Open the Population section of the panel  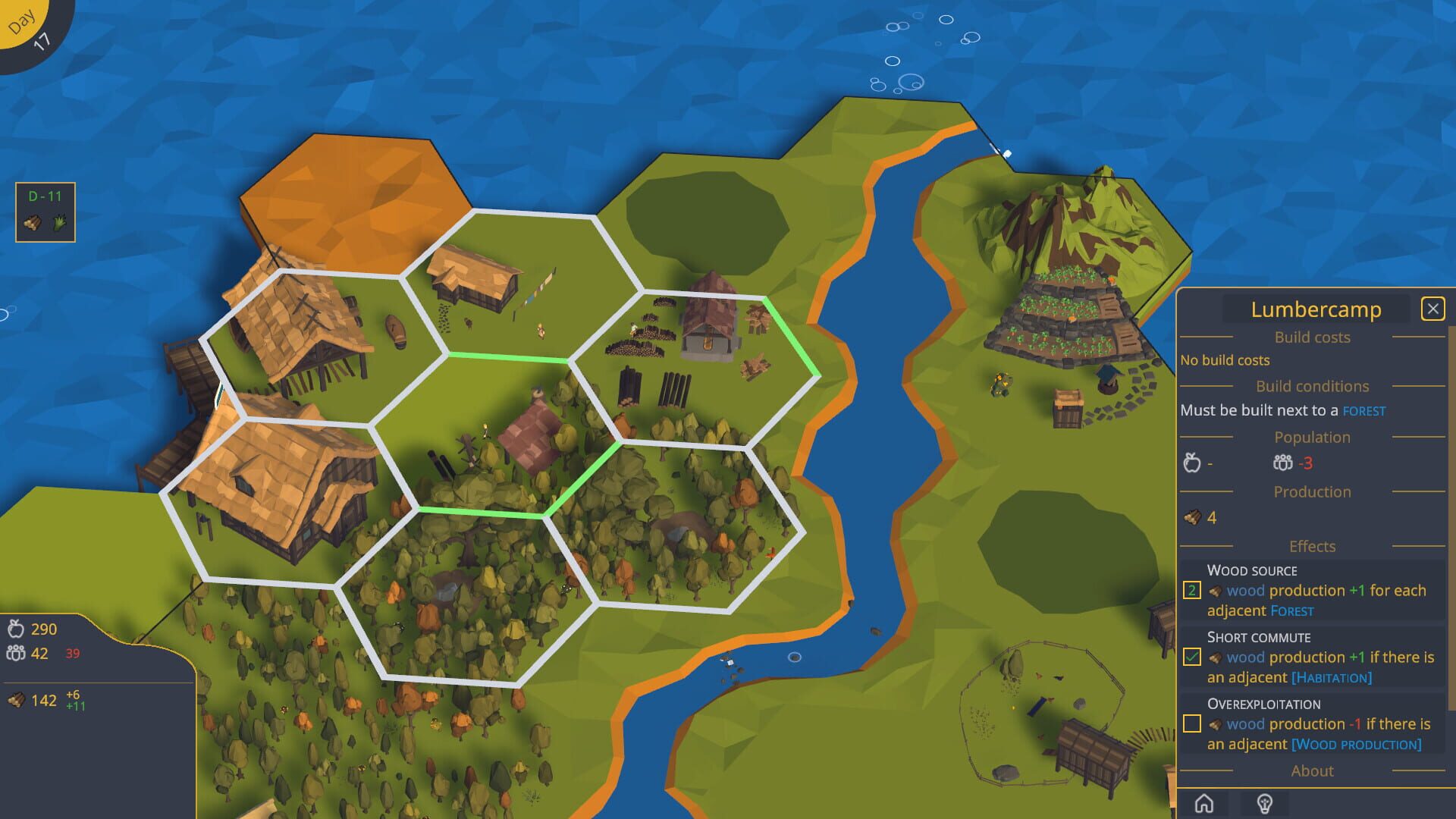click(1312, 437)
